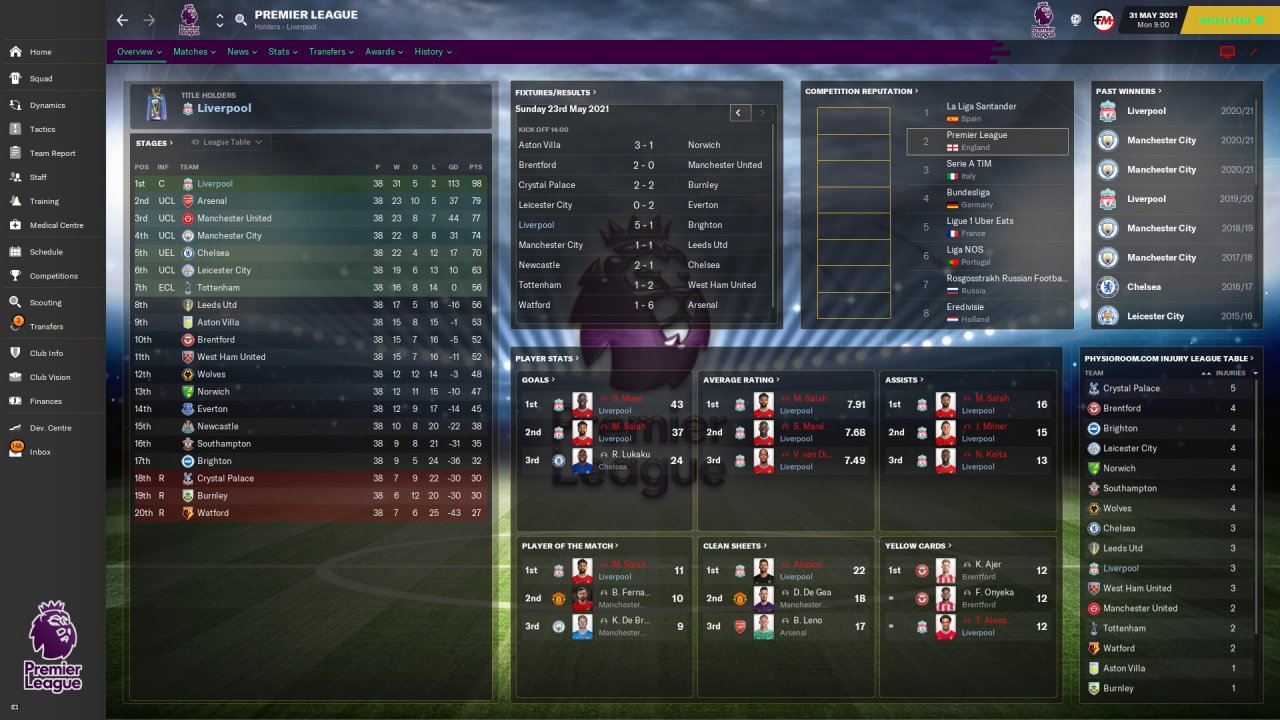Viewport: 1280px width, 720px height.
Task: Open the Goals player stats panel
Action: [537, 380]
